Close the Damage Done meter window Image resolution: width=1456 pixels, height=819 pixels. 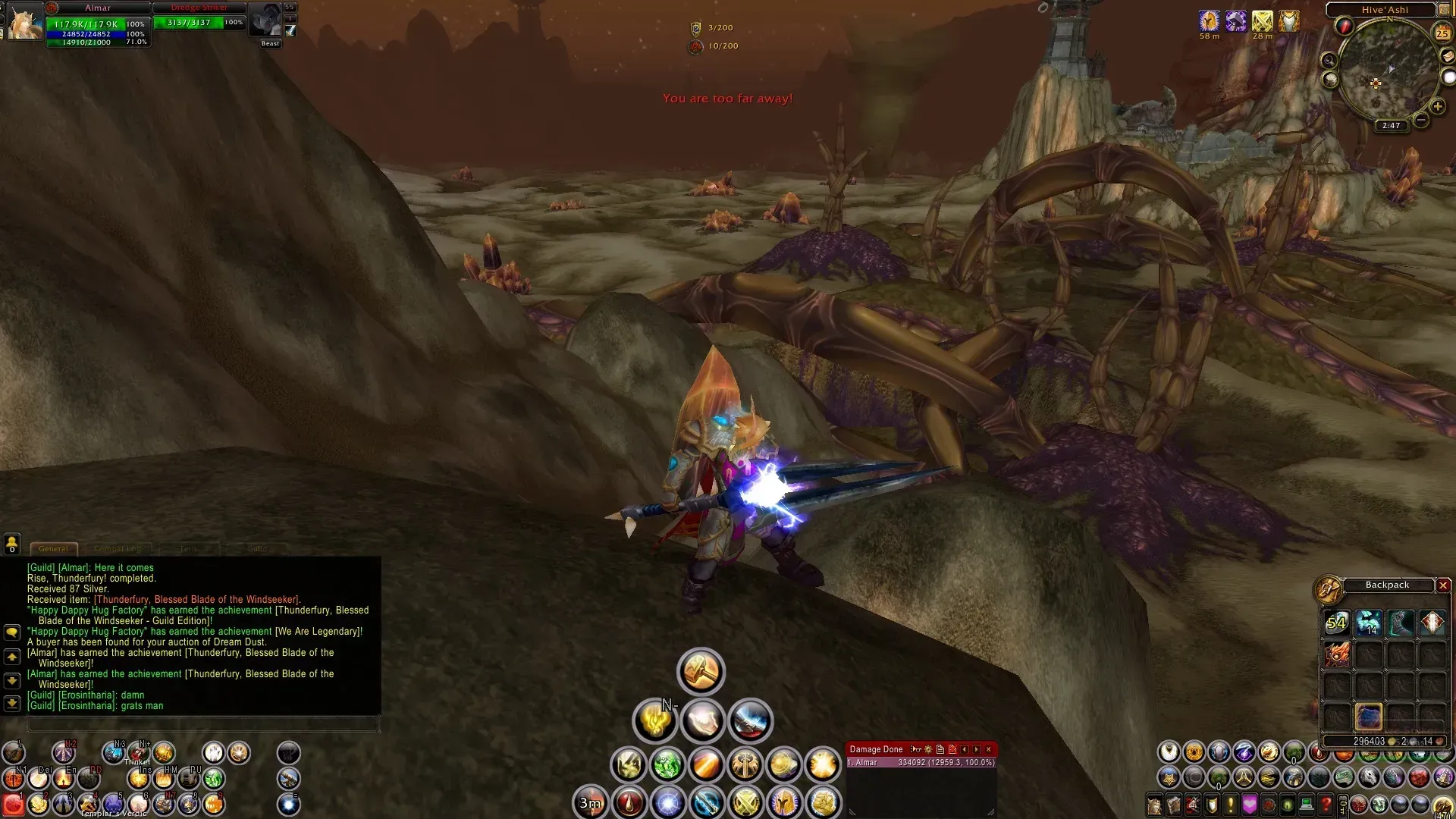988,749
